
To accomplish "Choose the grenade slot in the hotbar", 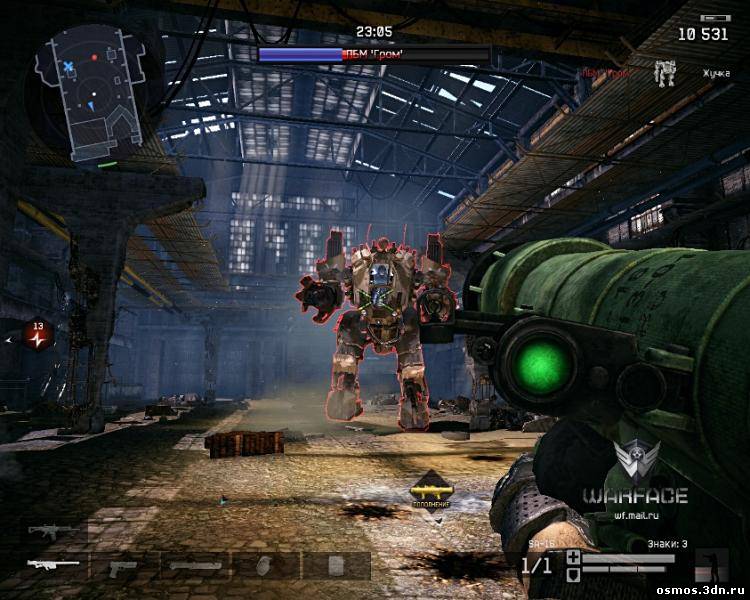I will pos(265,566).
